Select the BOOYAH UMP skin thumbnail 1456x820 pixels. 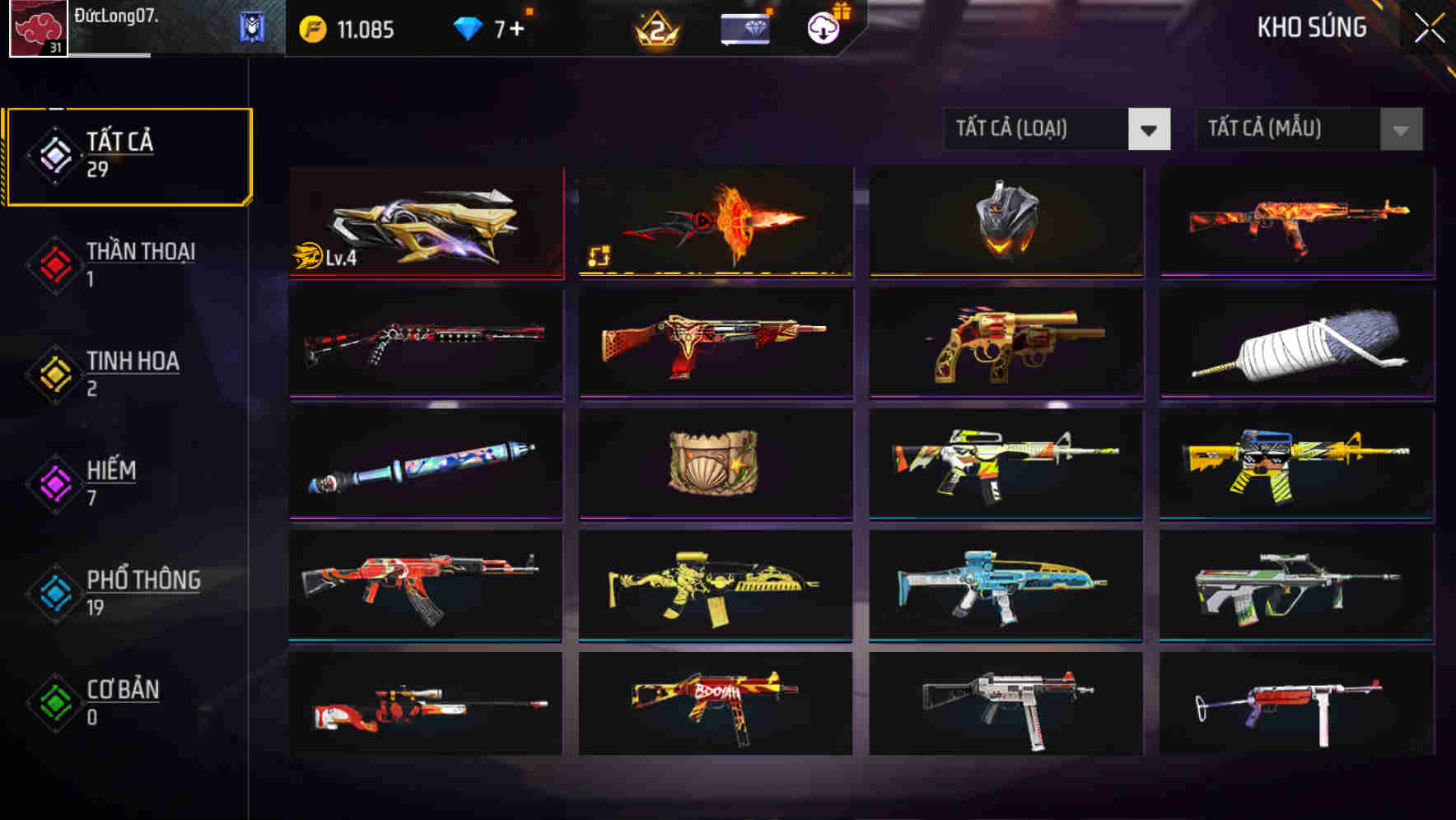(716, 706)
